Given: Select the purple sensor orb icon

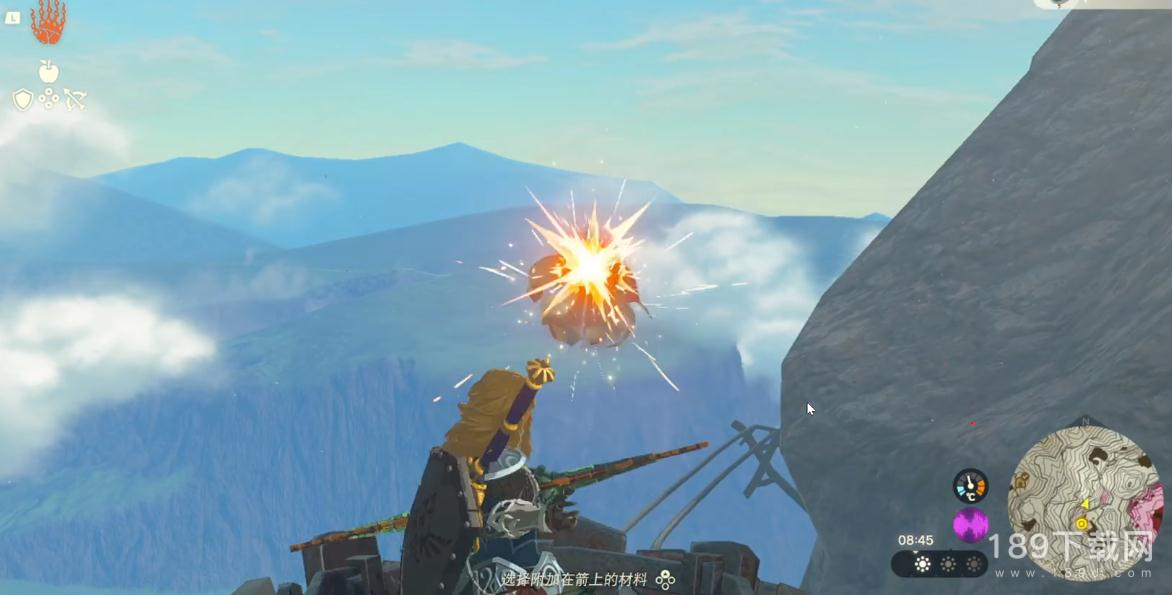Looking at the screenshot, I should tap(969, 524).
